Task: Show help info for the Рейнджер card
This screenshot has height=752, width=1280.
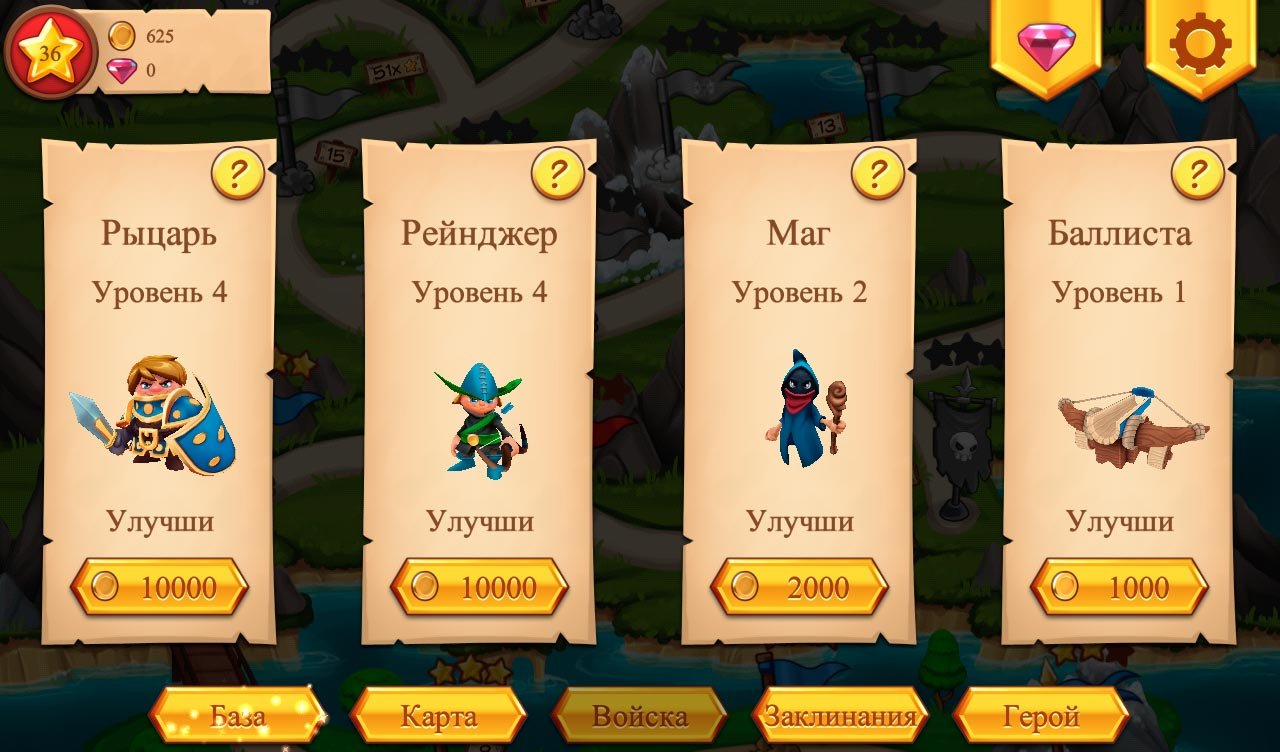Action: [x=558, y=174]
